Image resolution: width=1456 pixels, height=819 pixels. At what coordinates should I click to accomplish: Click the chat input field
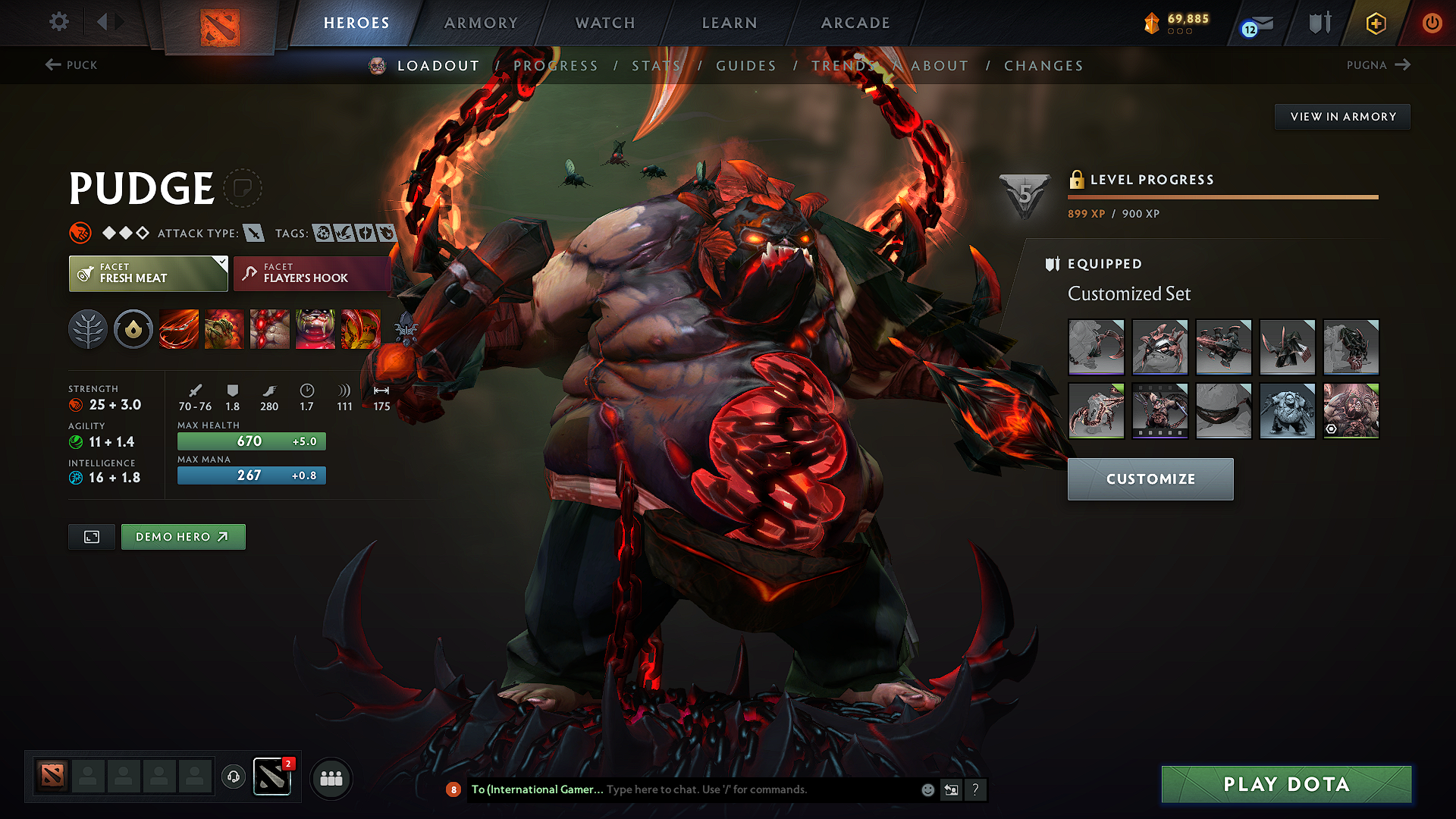point(720,789)
